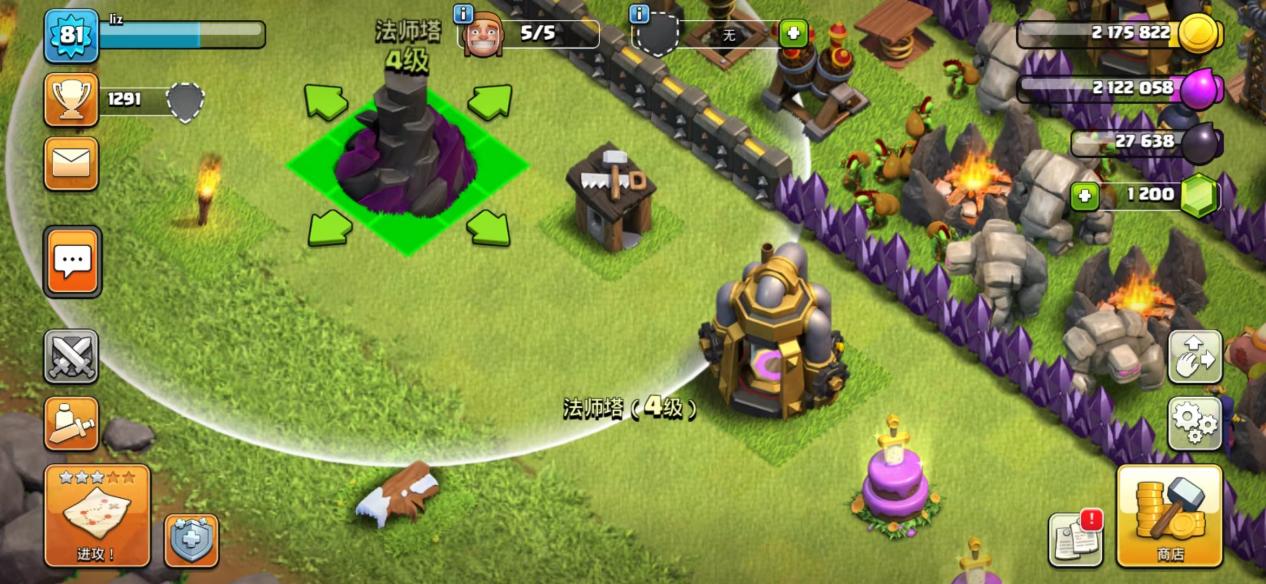The height and width of the screenshot is (584, 1266).
Task: Tap the level 81 experience badge
Action: pos(71,35)
